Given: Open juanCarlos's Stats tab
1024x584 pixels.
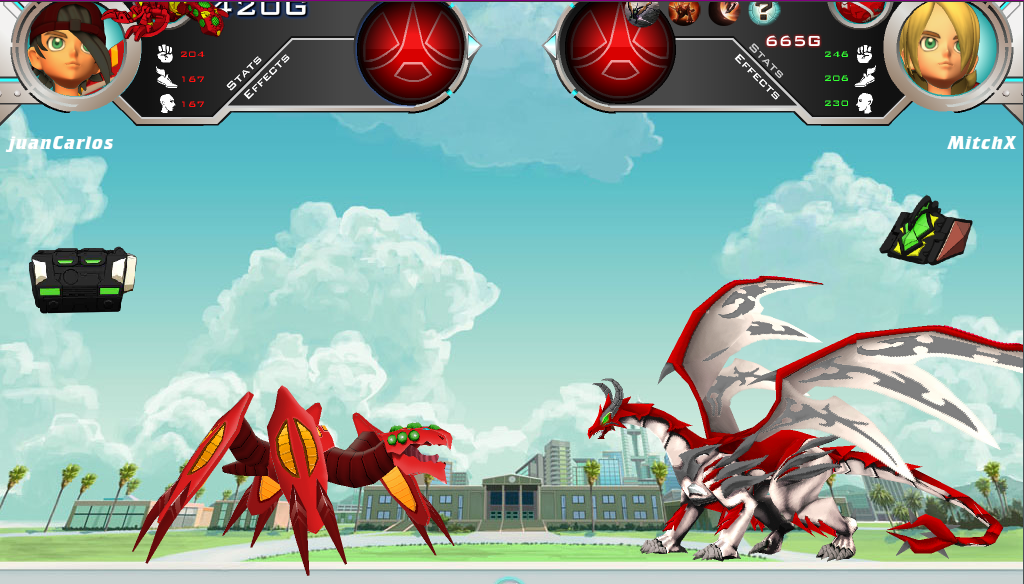Looking at the screenshot, I should click(244, 74).
